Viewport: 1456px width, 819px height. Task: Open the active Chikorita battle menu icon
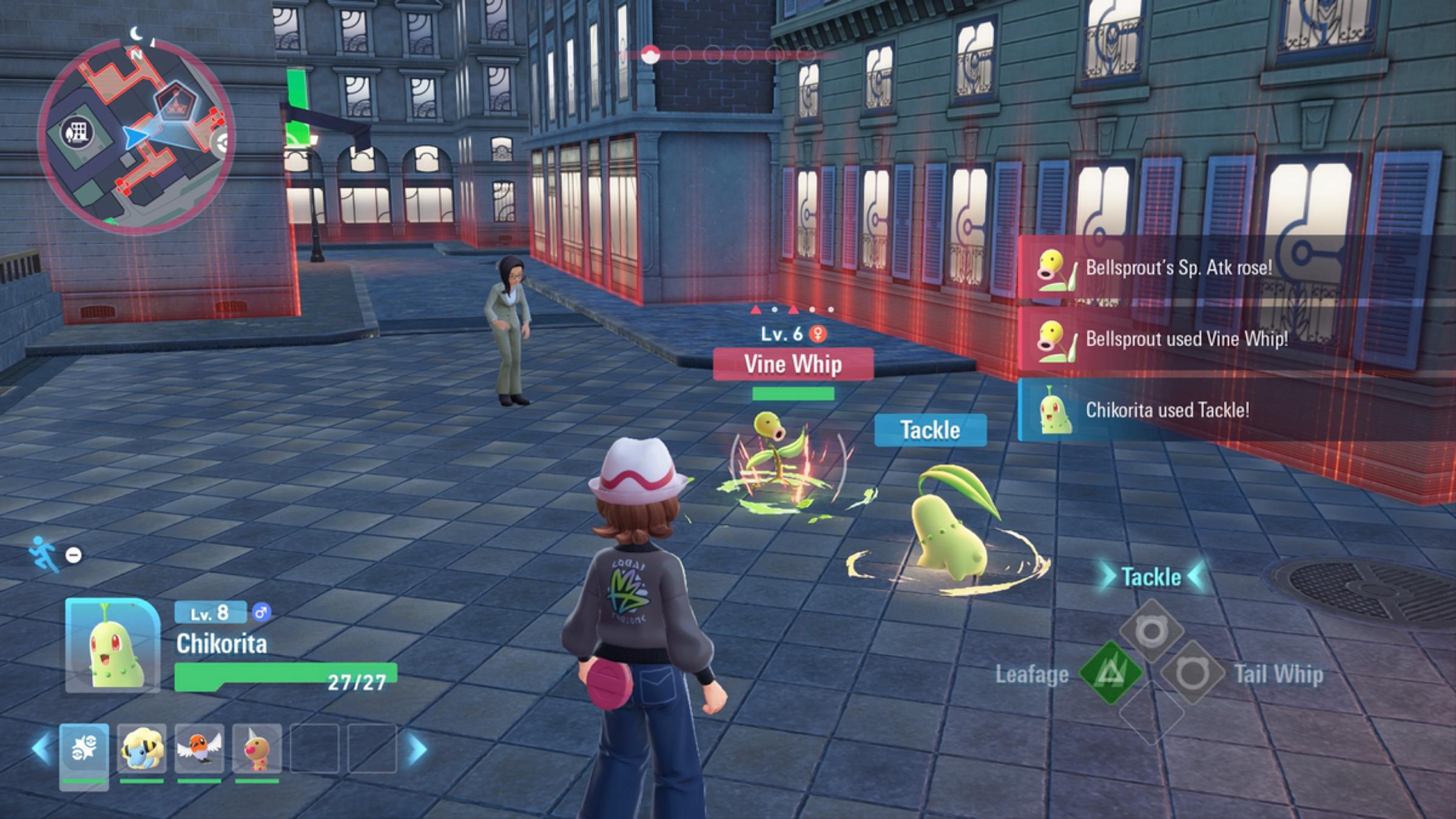[x=85, y=746]
